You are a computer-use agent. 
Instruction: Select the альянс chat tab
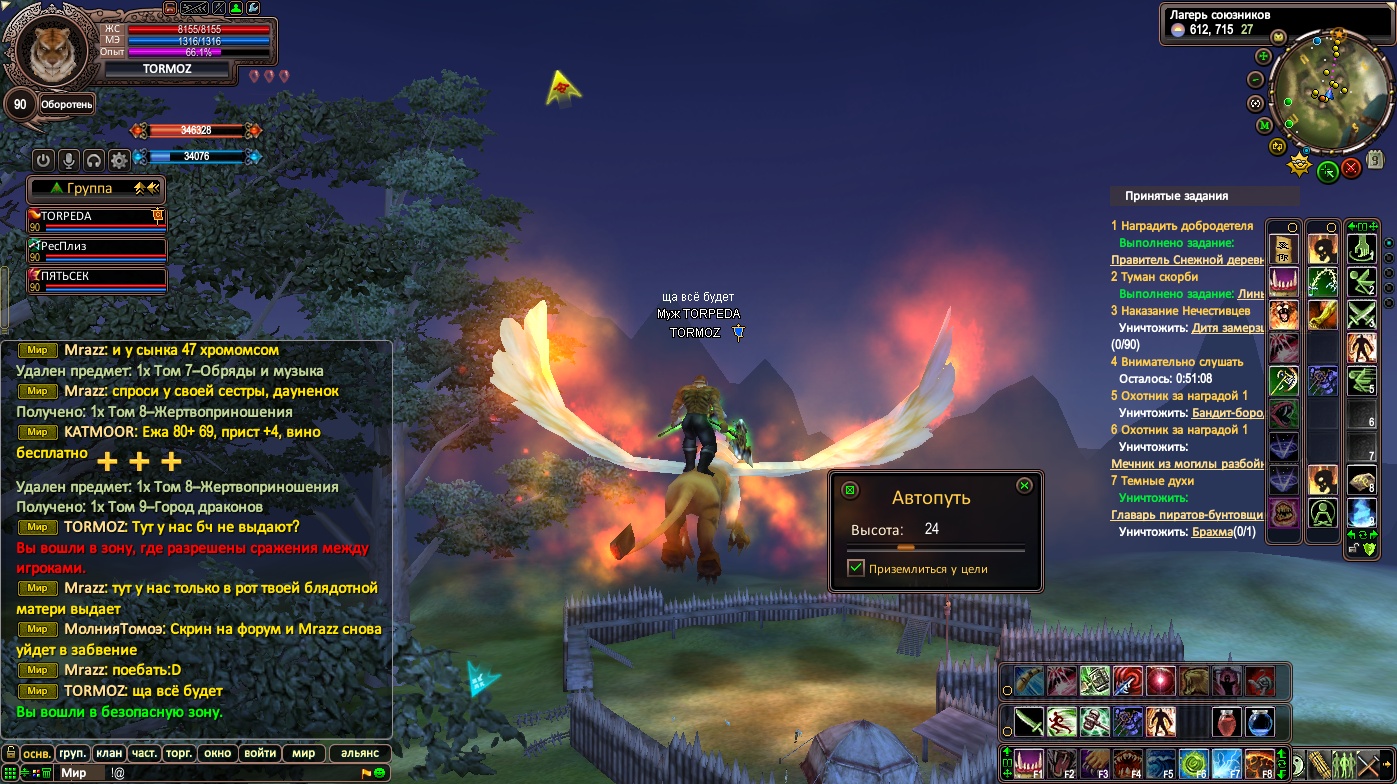click(359, 753)
